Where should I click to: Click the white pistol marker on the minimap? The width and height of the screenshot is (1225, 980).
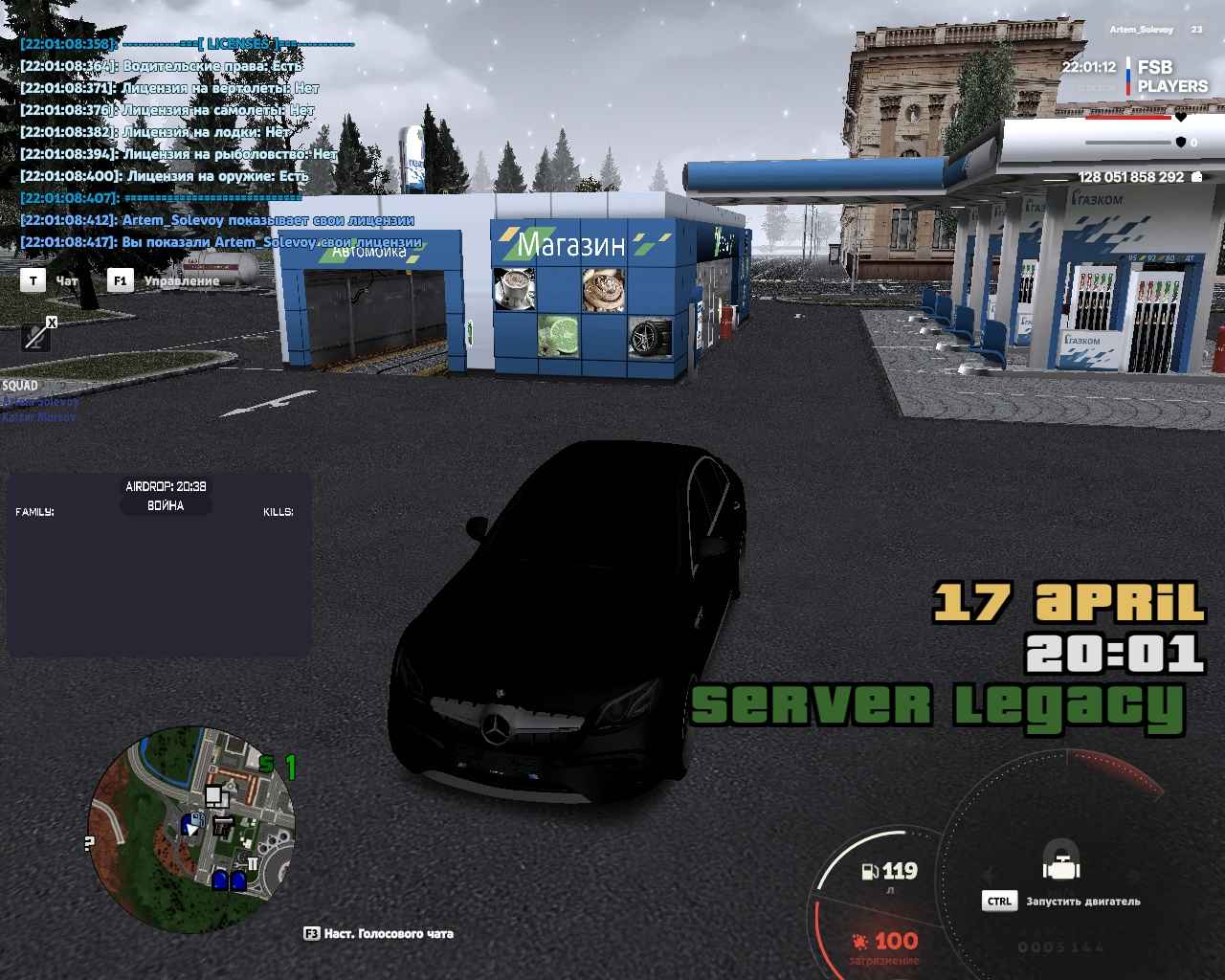224,825
